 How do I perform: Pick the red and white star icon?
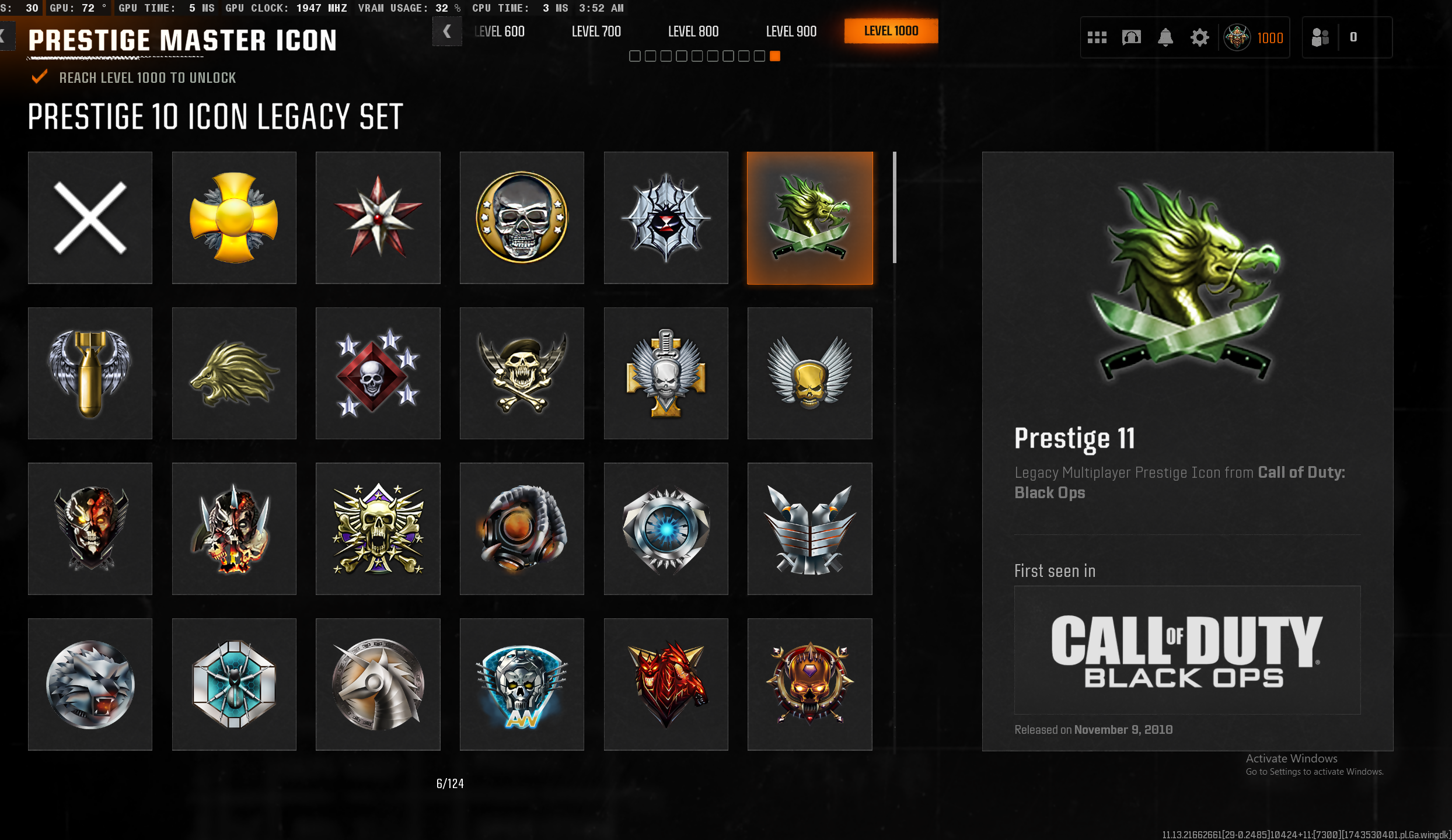point(378,218)
